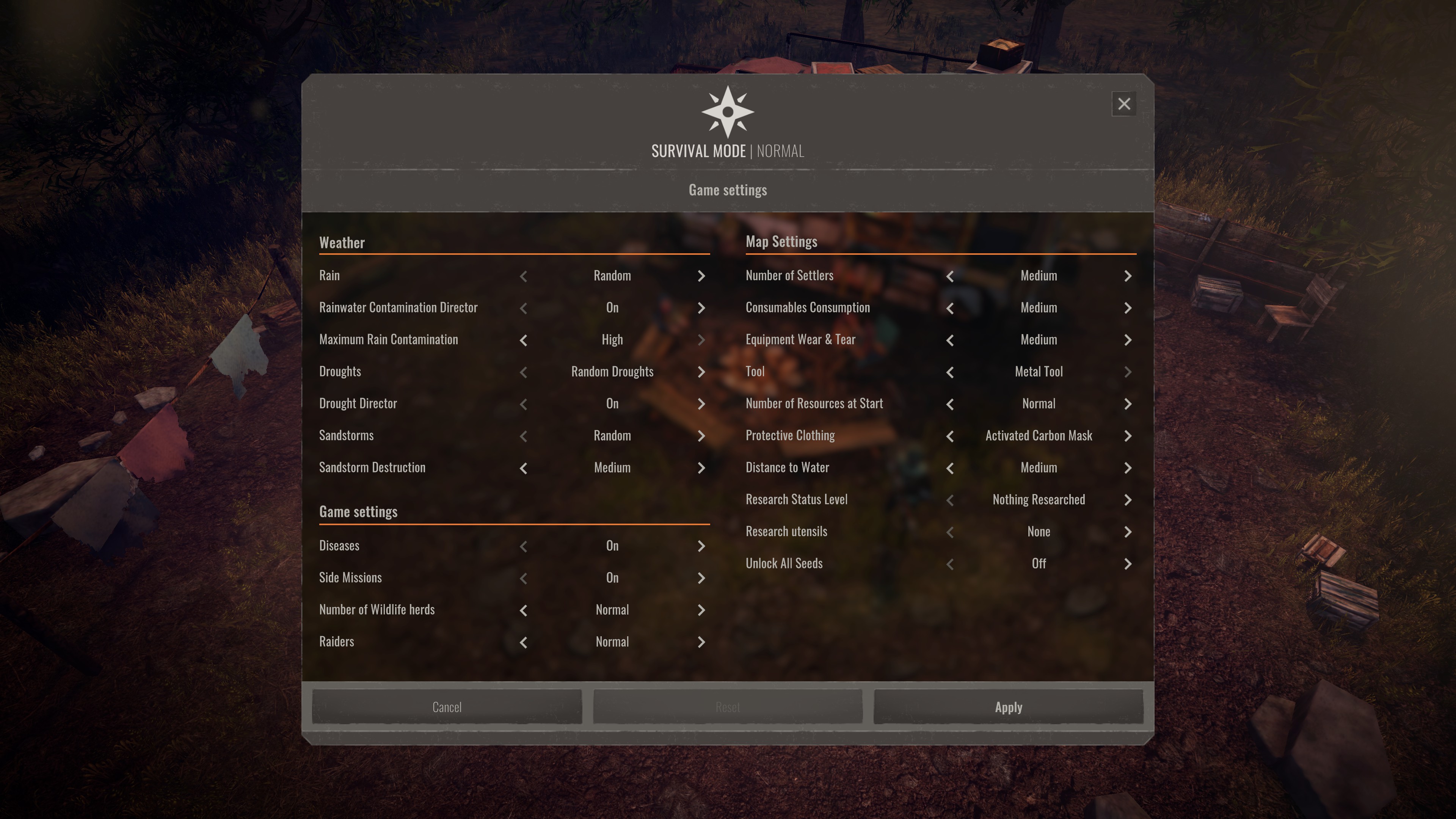The height and width of the screenshot is (819, 1456).
Task: Choose the next Protective Clothing option
Action: (x=1128, y=436)
